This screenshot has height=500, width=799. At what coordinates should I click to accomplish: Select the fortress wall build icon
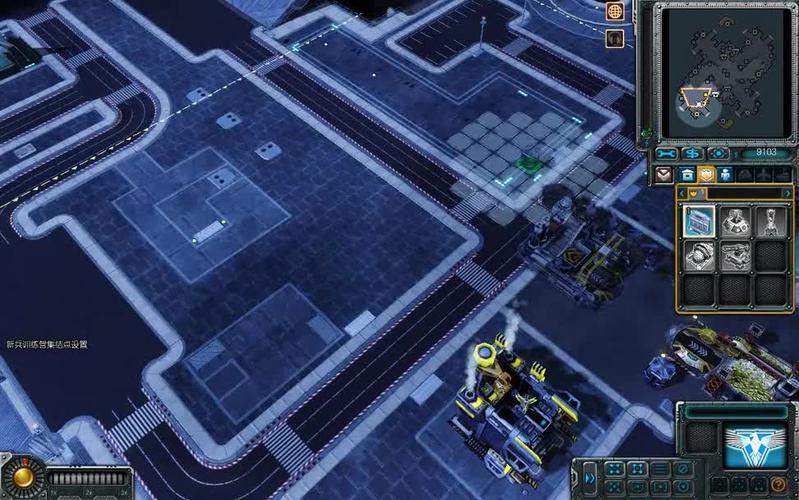pos(699,221)
